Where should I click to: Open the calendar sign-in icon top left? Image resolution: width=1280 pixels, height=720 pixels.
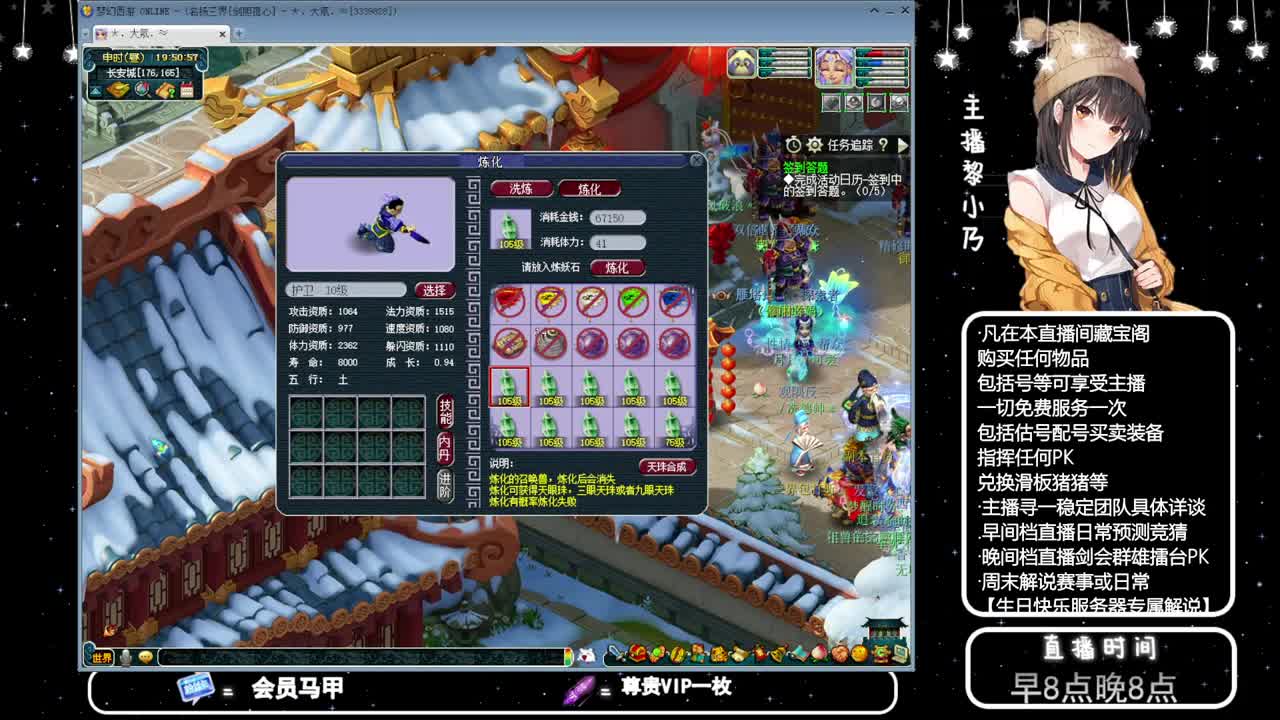[x=187, y=89]
